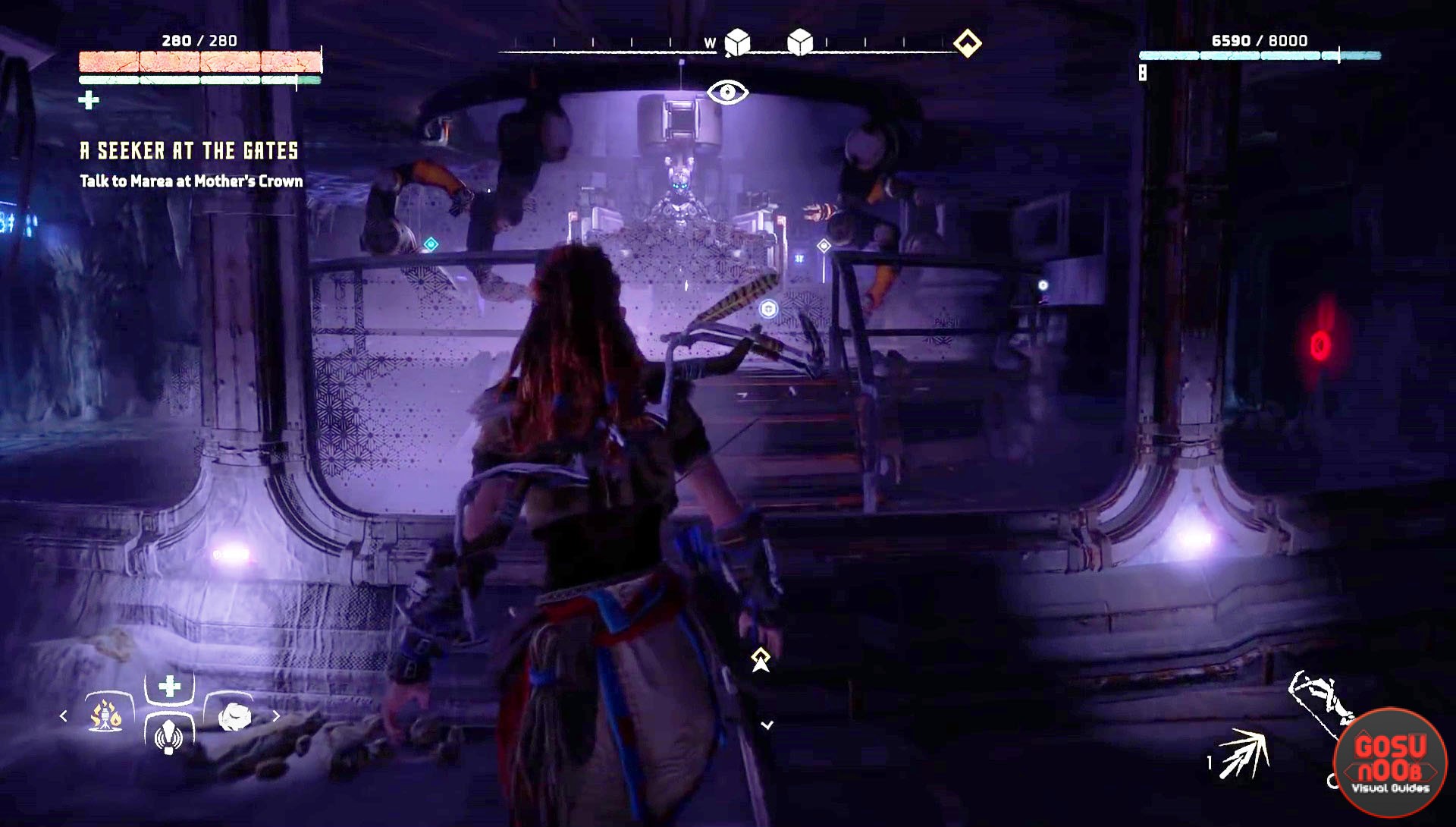Open the quest objective marker diamond
Image resolution: width=1456 pixels, height=827 pixels.
[968, 44]
